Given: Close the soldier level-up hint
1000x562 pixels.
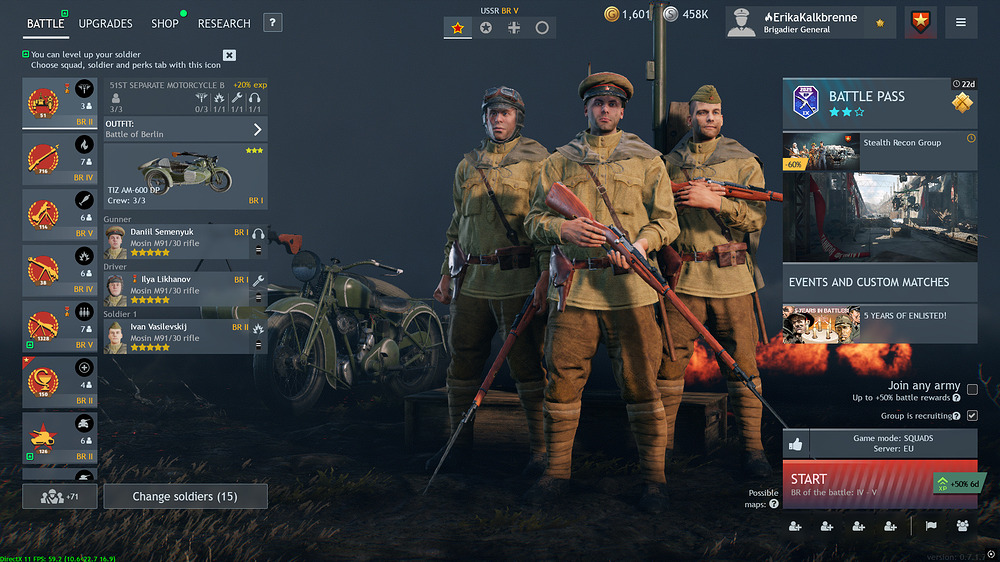Looking at the screenshot, I should (229, 55).
